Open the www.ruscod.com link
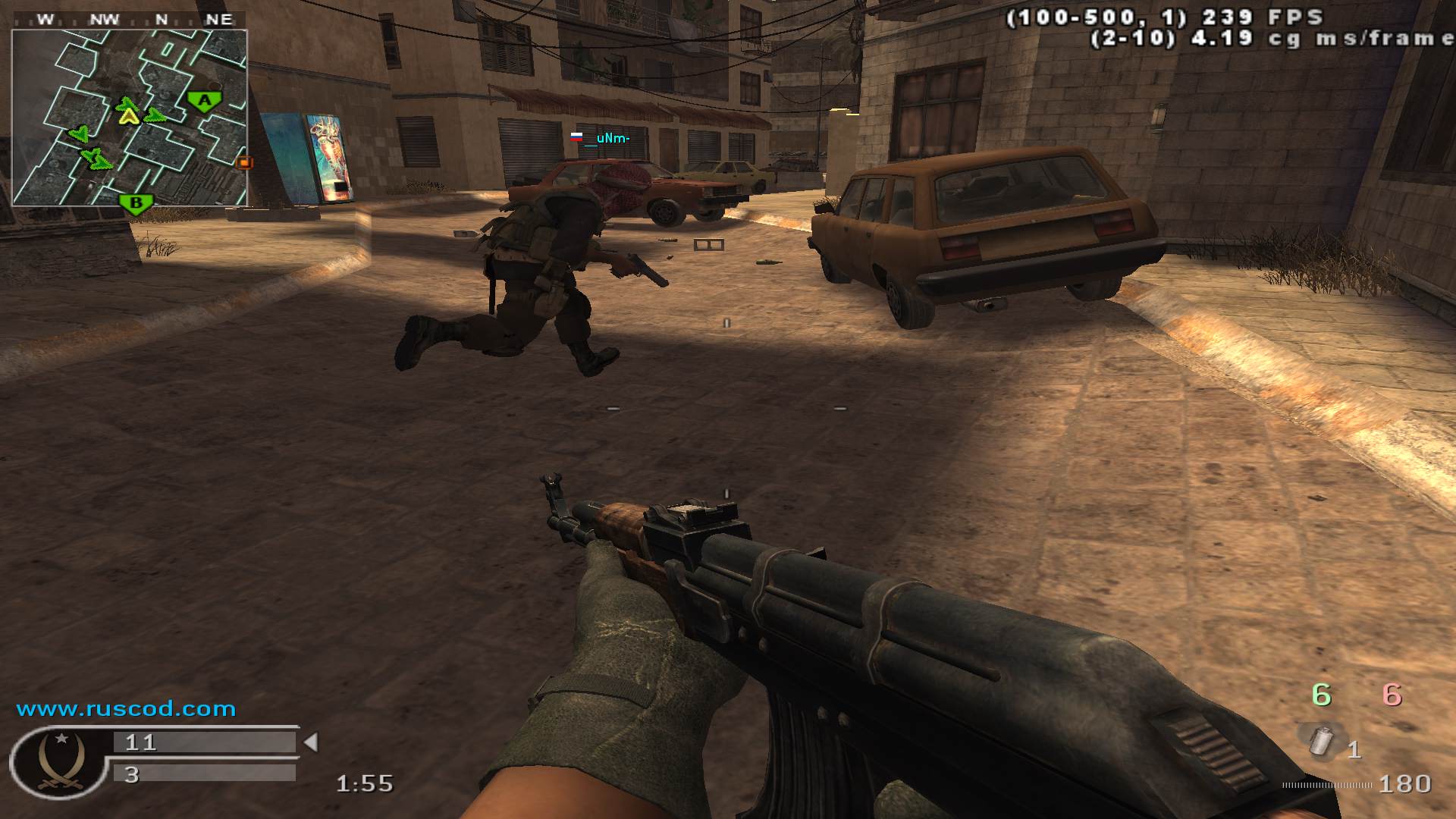The width and height of the screenshot is (1456, 819). click(126, 709)
